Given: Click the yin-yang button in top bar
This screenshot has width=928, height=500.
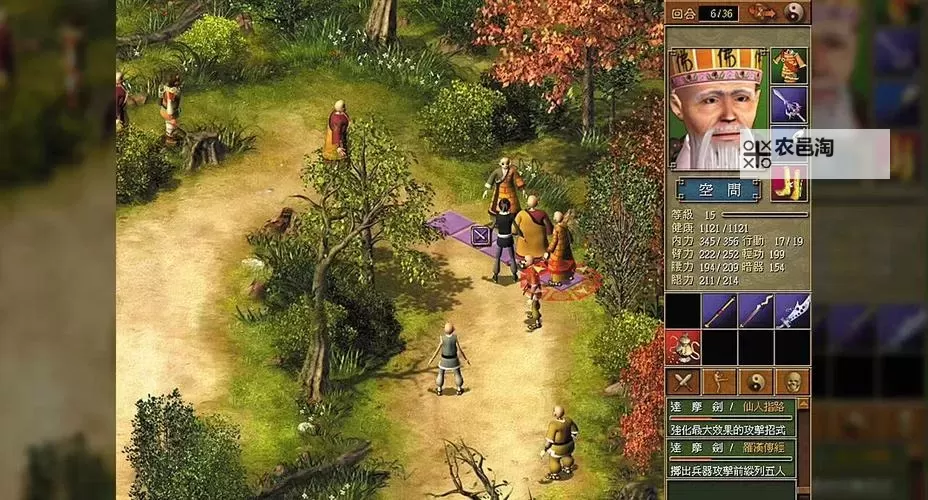Looking at the screenshot, I should (x=794, y=12).
